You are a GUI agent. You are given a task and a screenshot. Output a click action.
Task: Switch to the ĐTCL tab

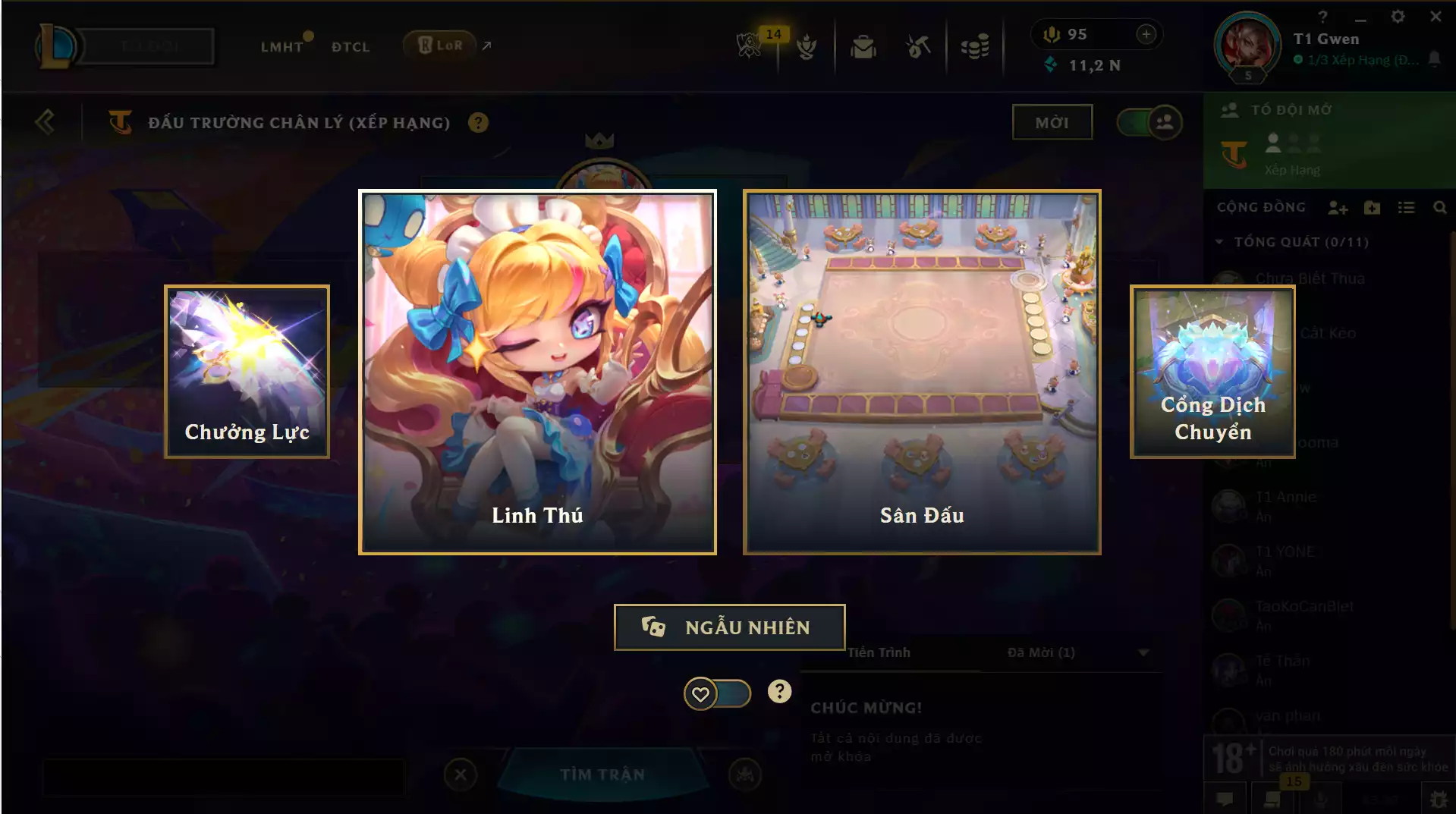(349, 47)
